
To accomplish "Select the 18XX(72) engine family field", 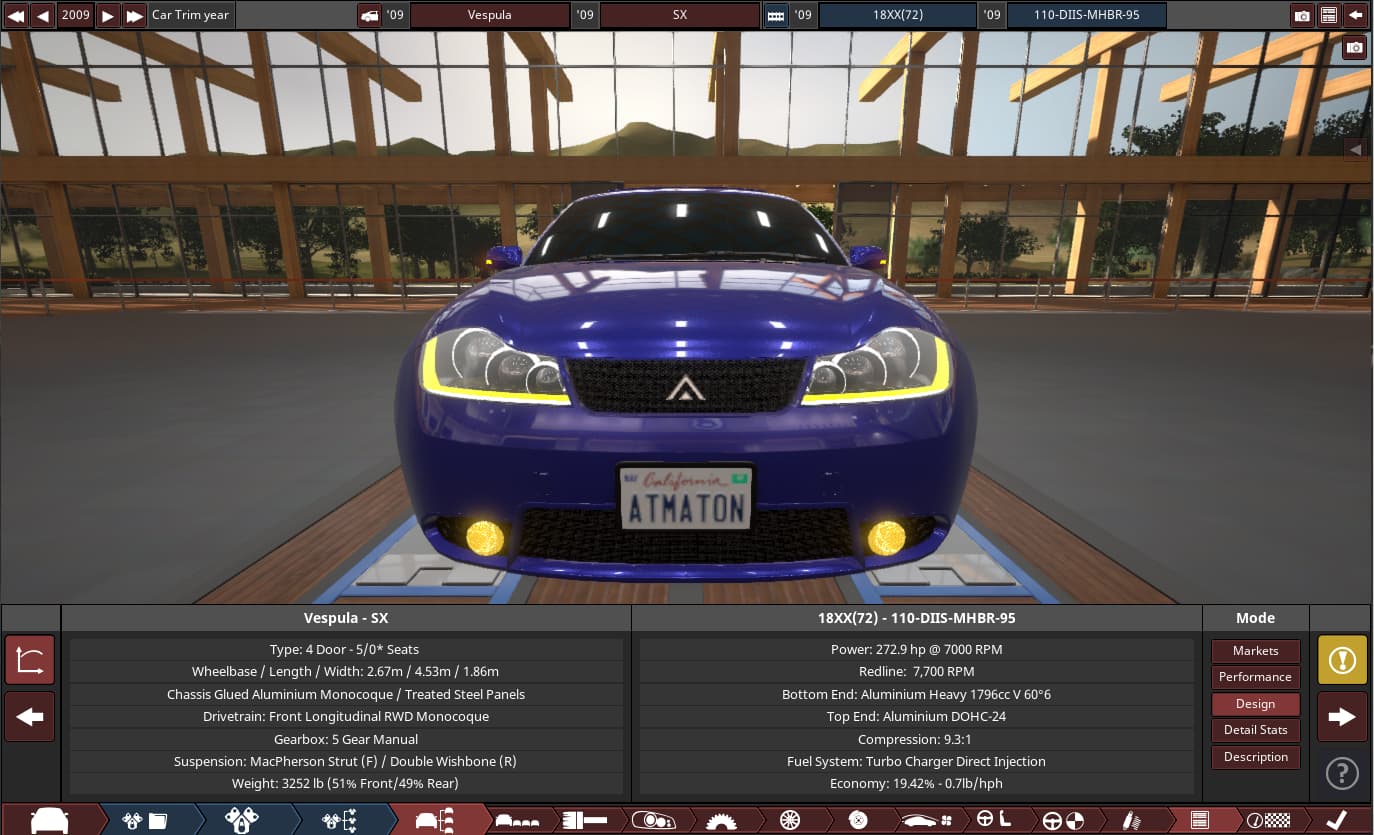I will pyautogui.click(x=896, y=15).
